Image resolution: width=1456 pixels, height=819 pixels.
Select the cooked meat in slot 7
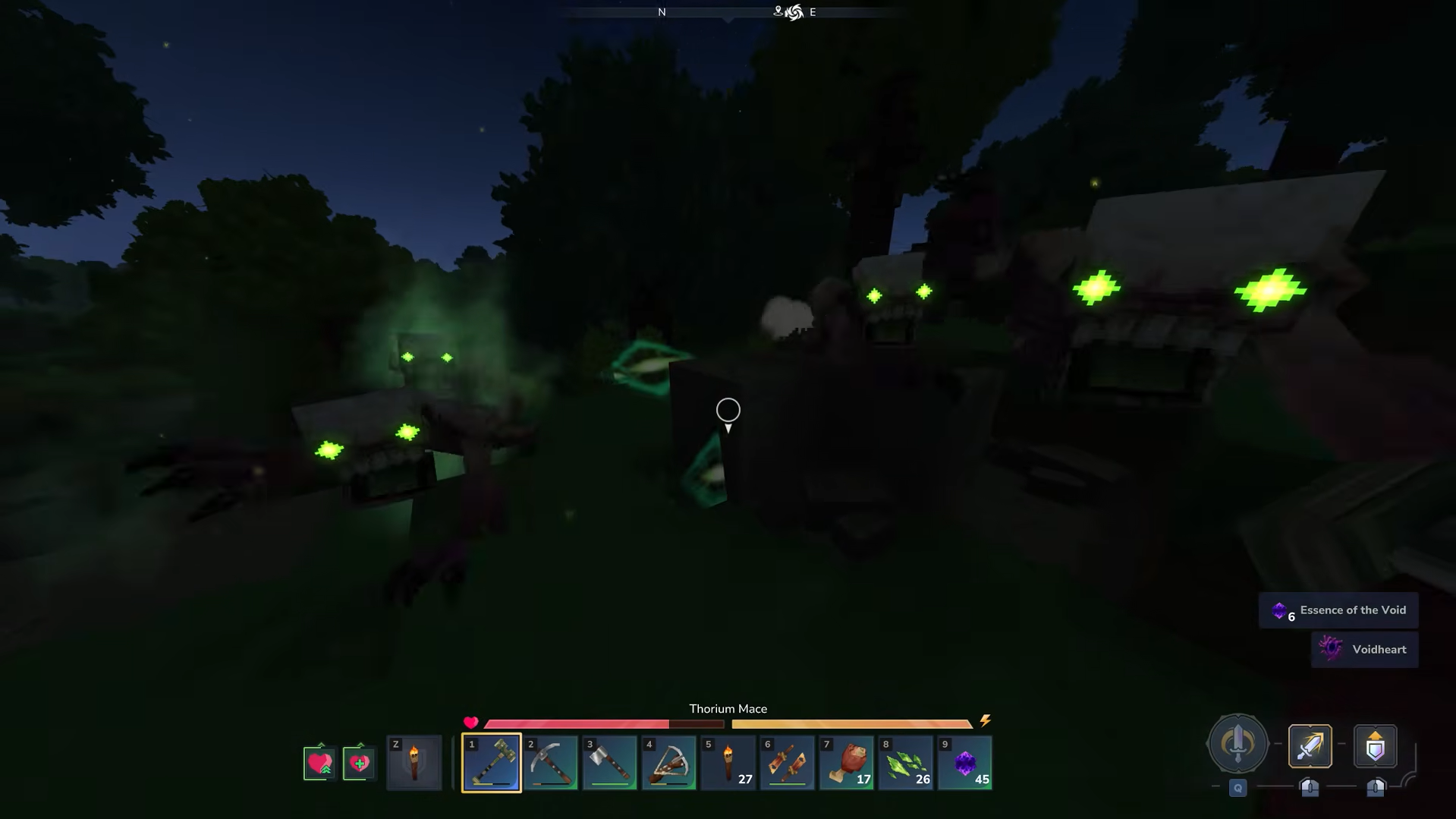point(846,762)
